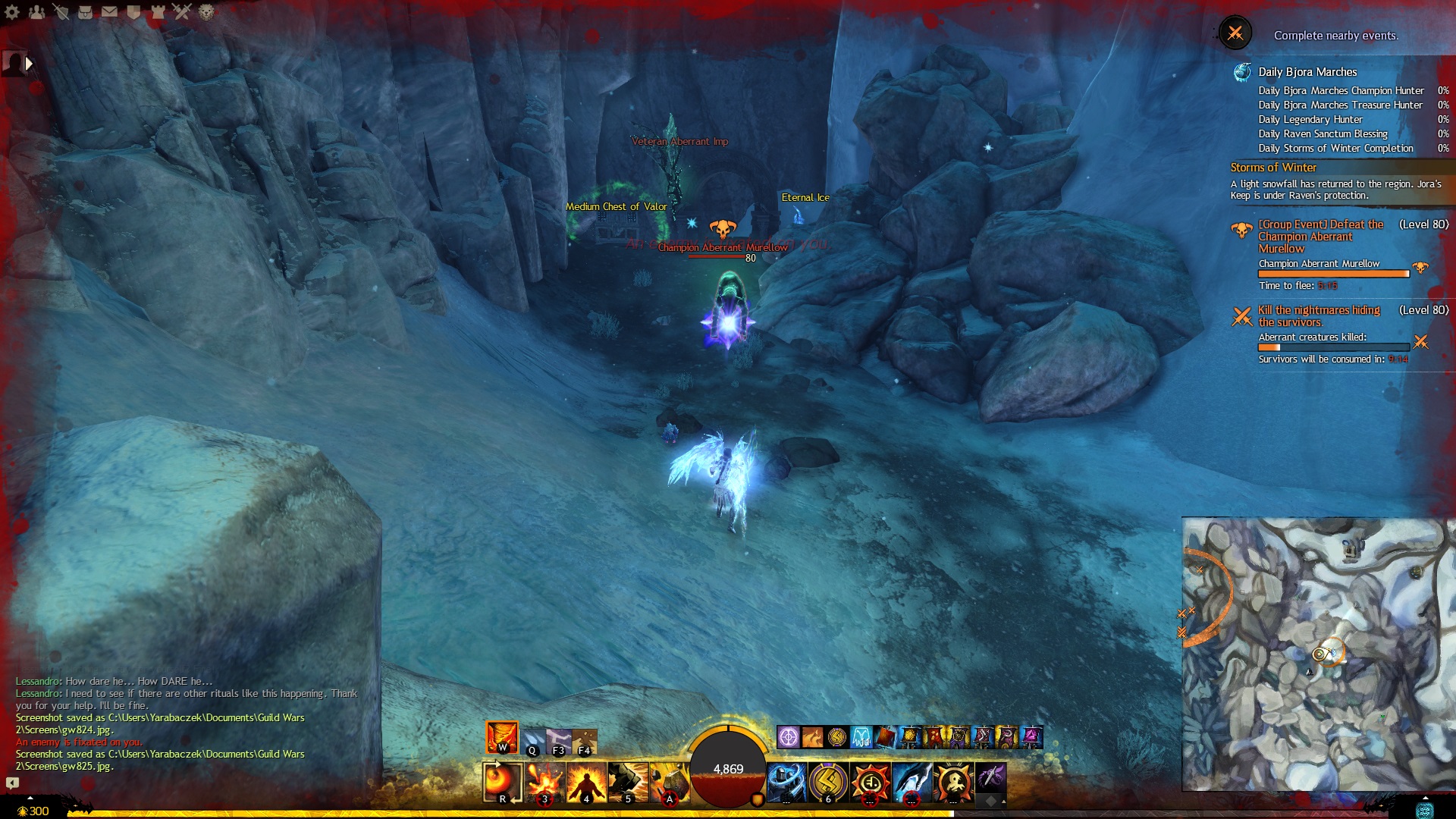
Task: Open the Hero panel
Action: click(61, 12)
